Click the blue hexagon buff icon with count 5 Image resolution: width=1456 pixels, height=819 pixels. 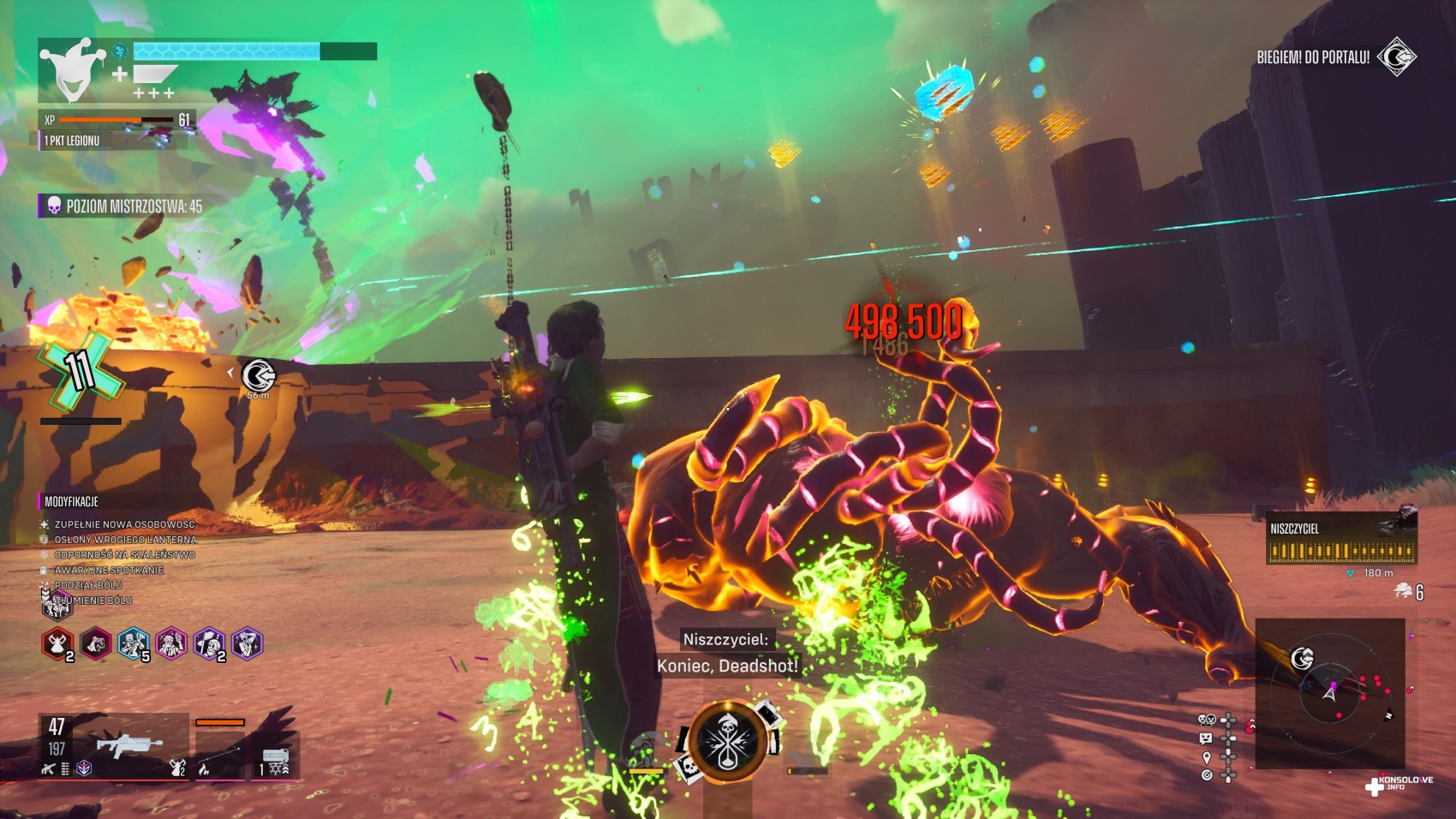pyautogui.click(x=133, y=644)
